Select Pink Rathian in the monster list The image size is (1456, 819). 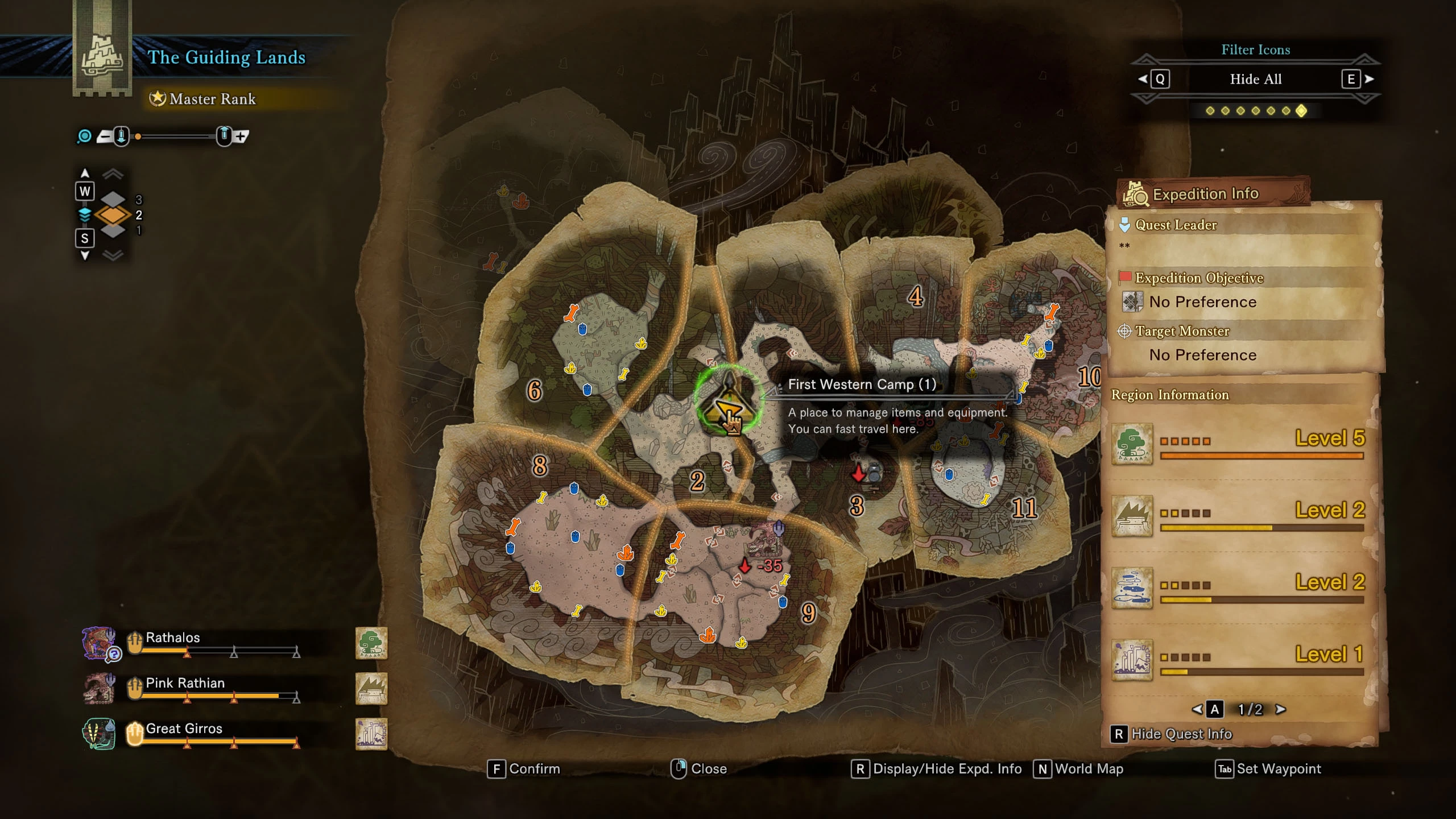coord(185,683)
